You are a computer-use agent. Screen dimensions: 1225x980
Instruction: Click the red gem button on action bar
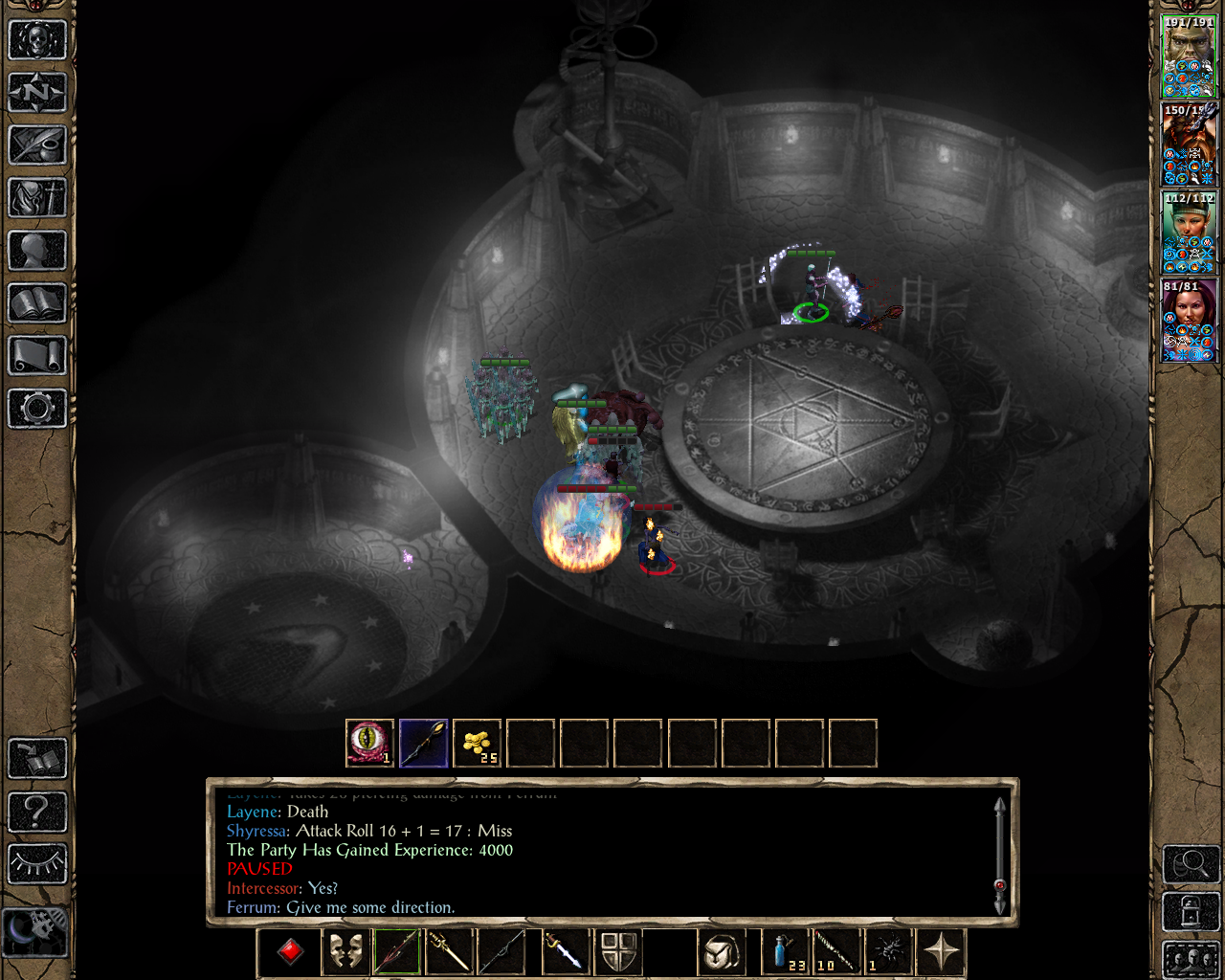290,951
